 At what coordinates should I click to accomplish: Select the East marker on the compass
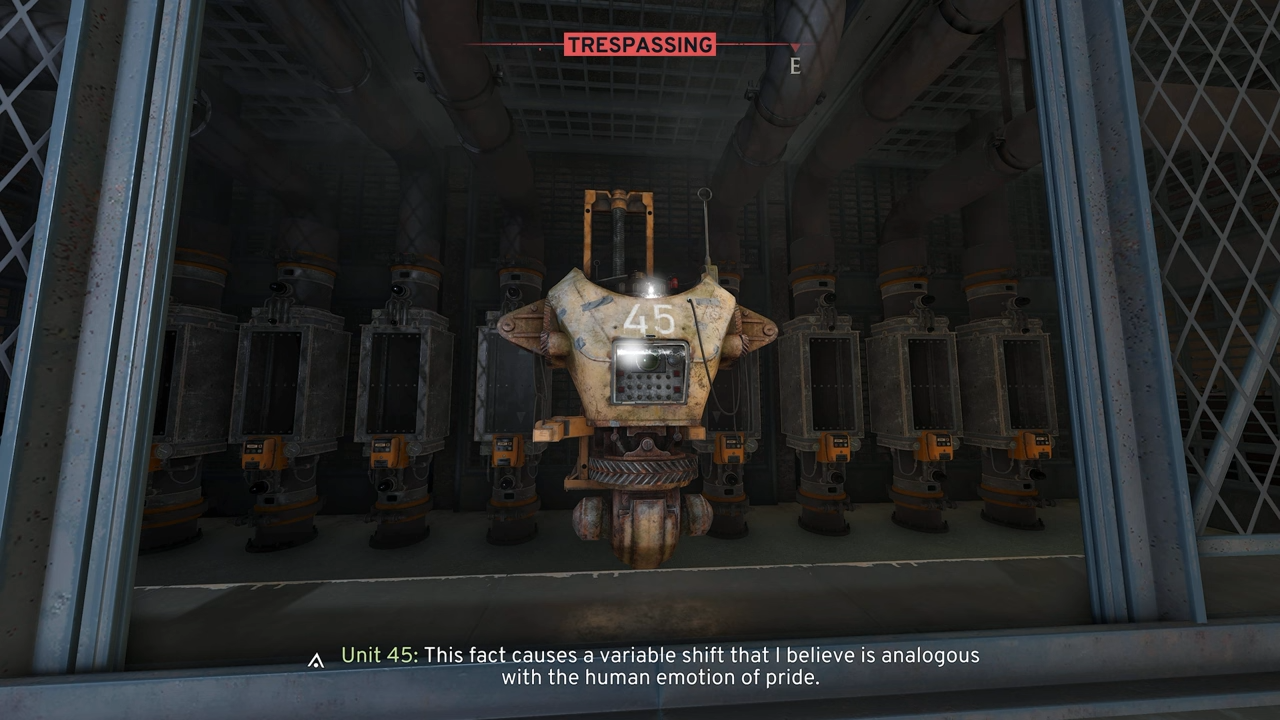(x=795, y=66)
